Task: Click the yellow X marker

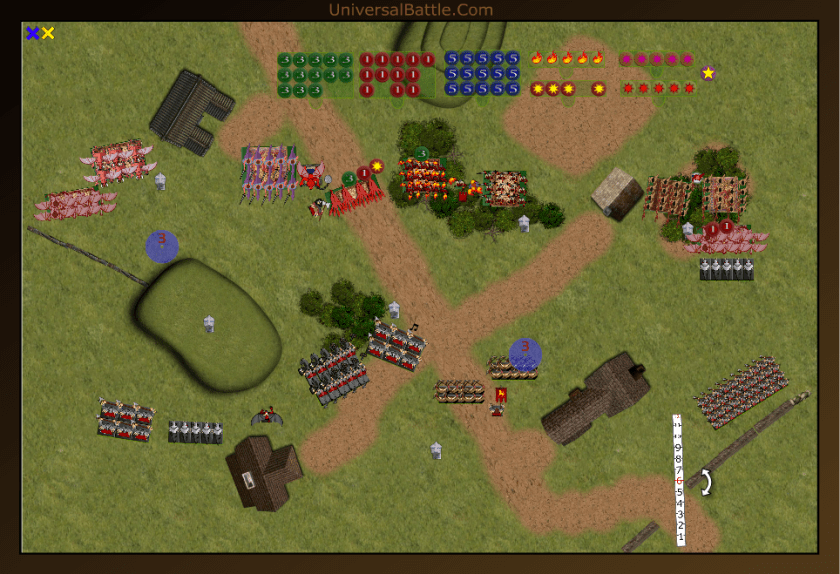Action: click(x=48, y=33)
